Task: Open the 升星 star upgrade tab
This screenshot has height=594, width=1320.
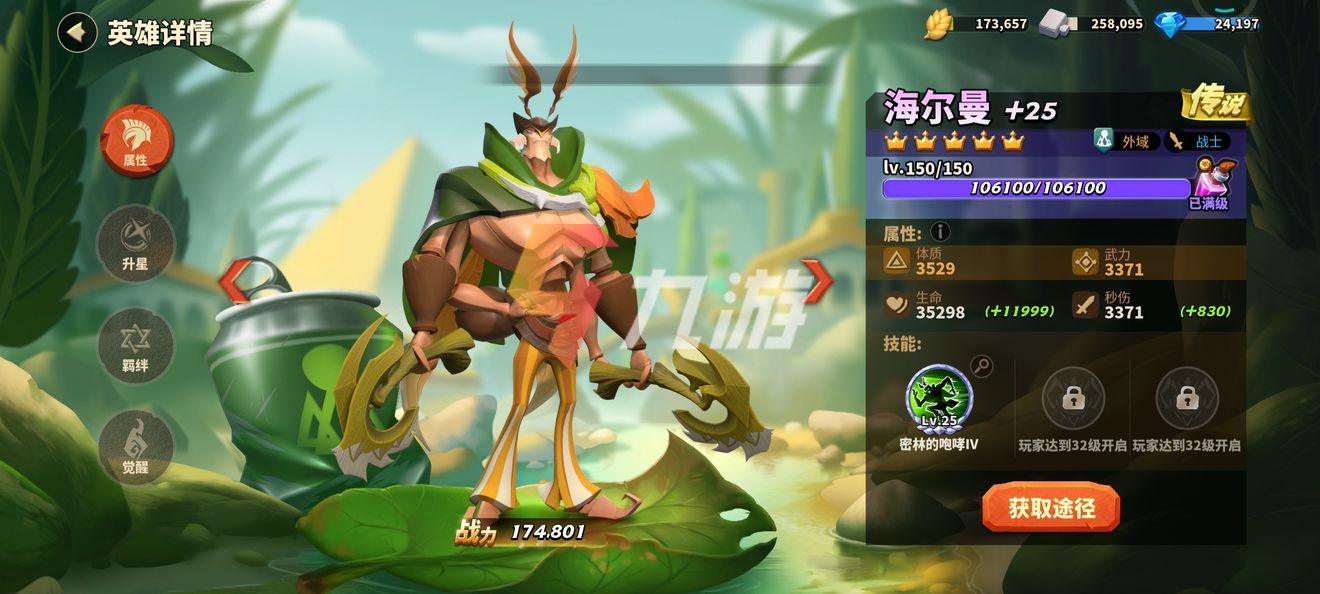Action: click(136, 243)
